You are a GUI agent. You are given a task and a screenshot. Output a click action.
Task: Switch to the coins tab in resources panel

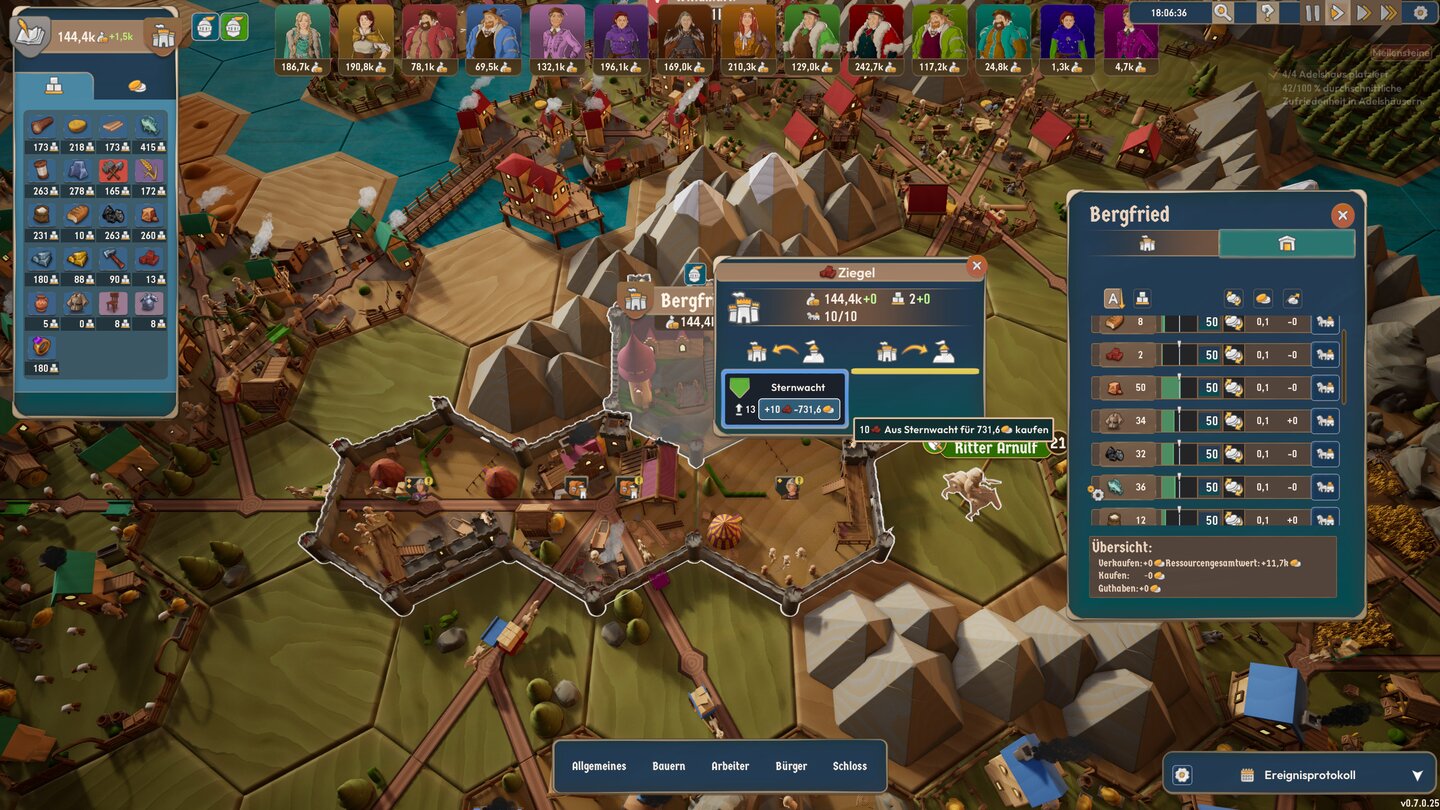[x=137, y=86]
